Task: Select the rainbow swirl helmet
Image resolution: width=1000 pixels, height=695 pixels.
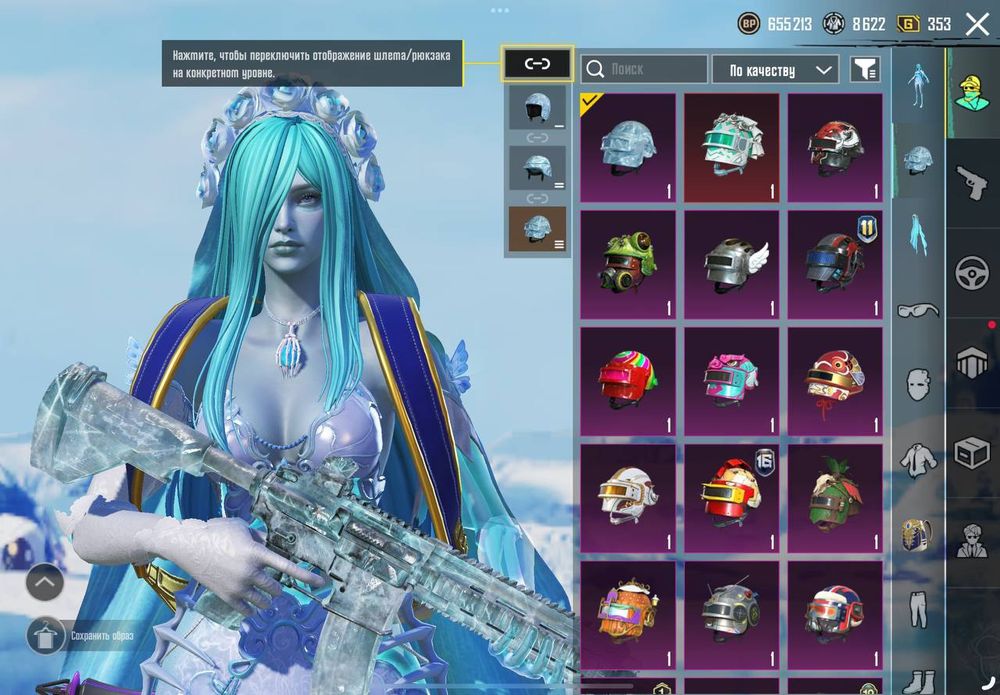Action: click(x=628, y=382)
